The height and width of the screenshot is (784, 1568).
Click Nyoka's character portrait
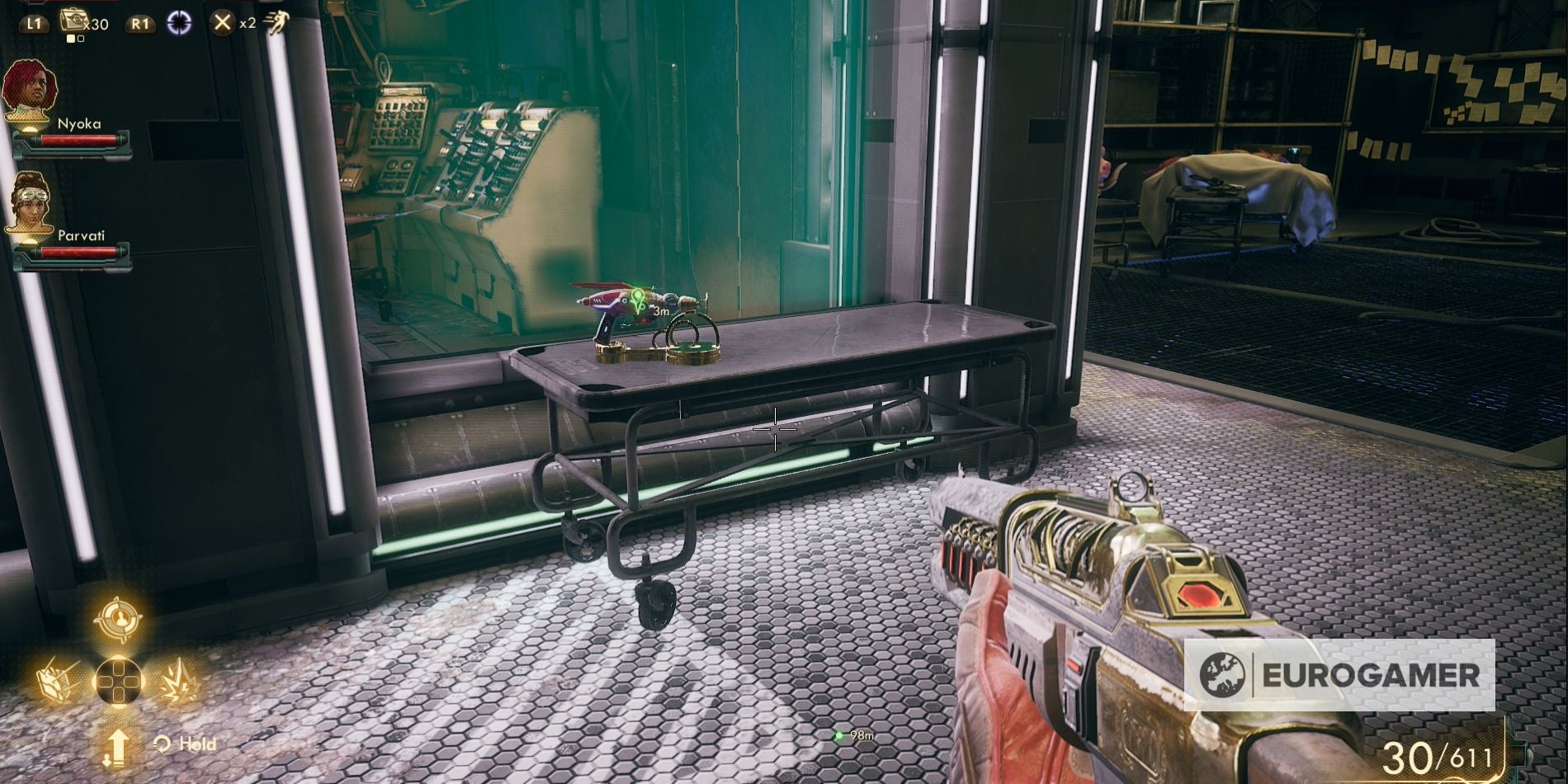pos(29,86)
